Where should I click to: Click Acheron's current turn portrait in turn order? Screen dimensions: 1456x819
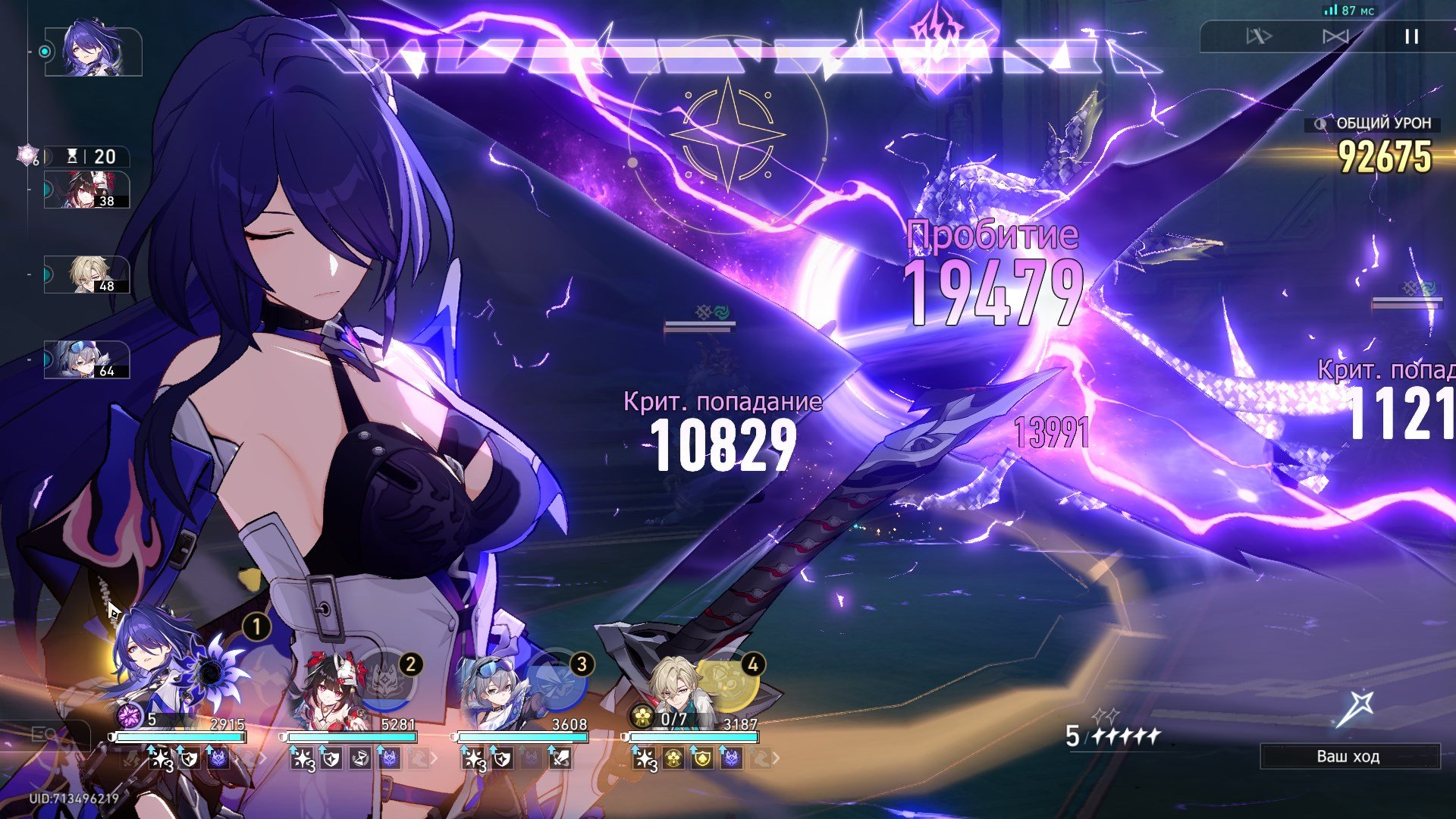pos(93,52)
